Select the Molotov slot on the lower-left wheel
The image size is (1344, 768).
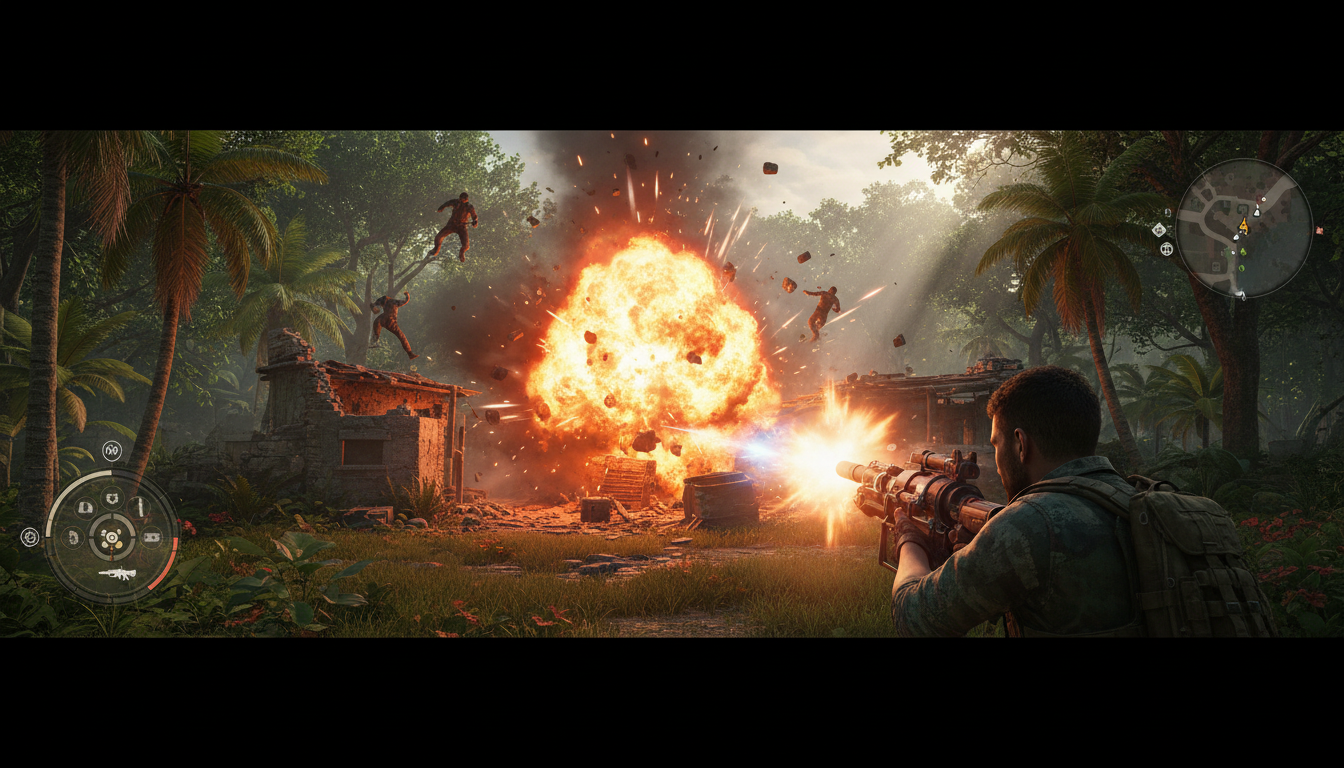(73, 538)
